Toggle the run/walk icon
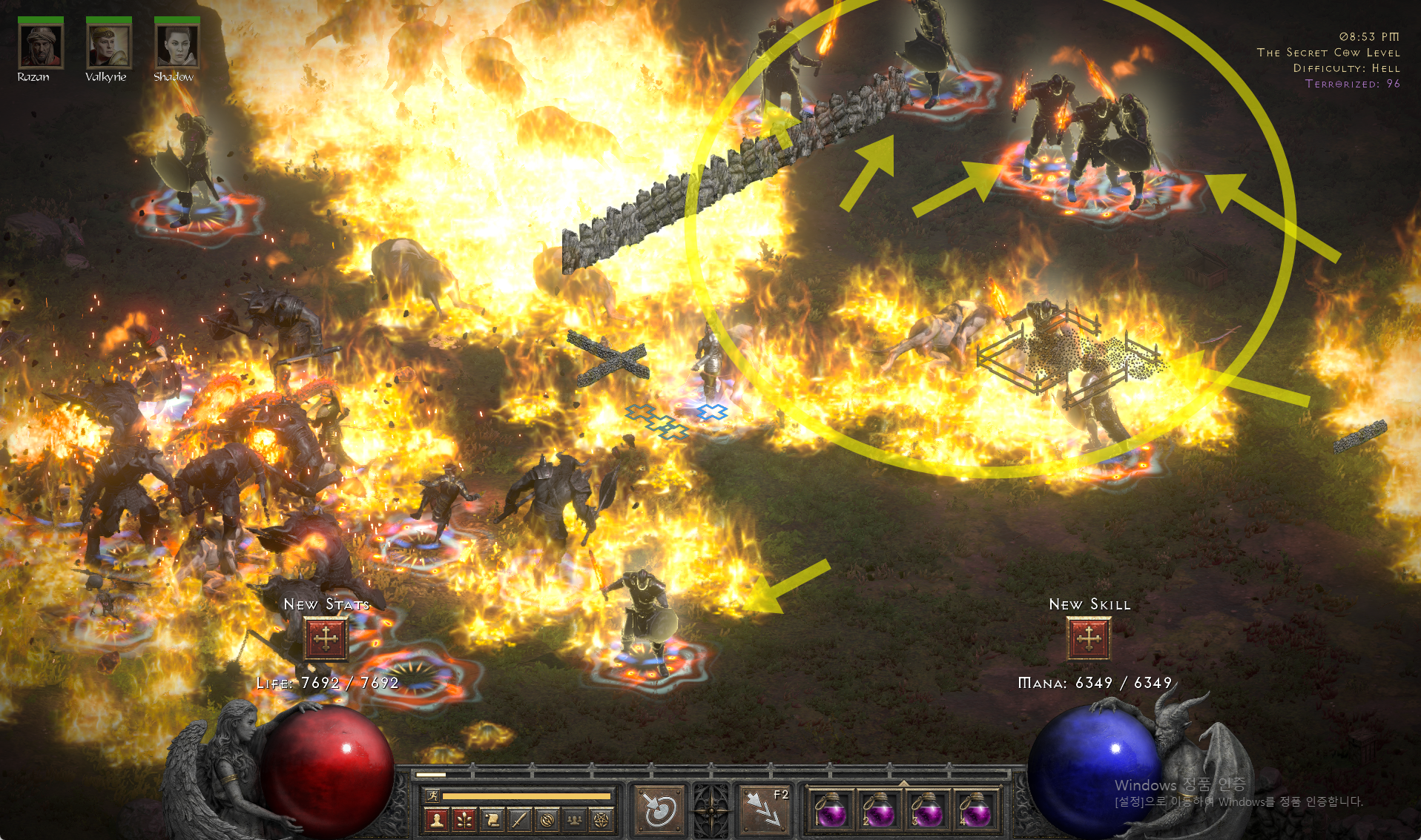Viewport: 1421px width, 840px height. (432, 796)
